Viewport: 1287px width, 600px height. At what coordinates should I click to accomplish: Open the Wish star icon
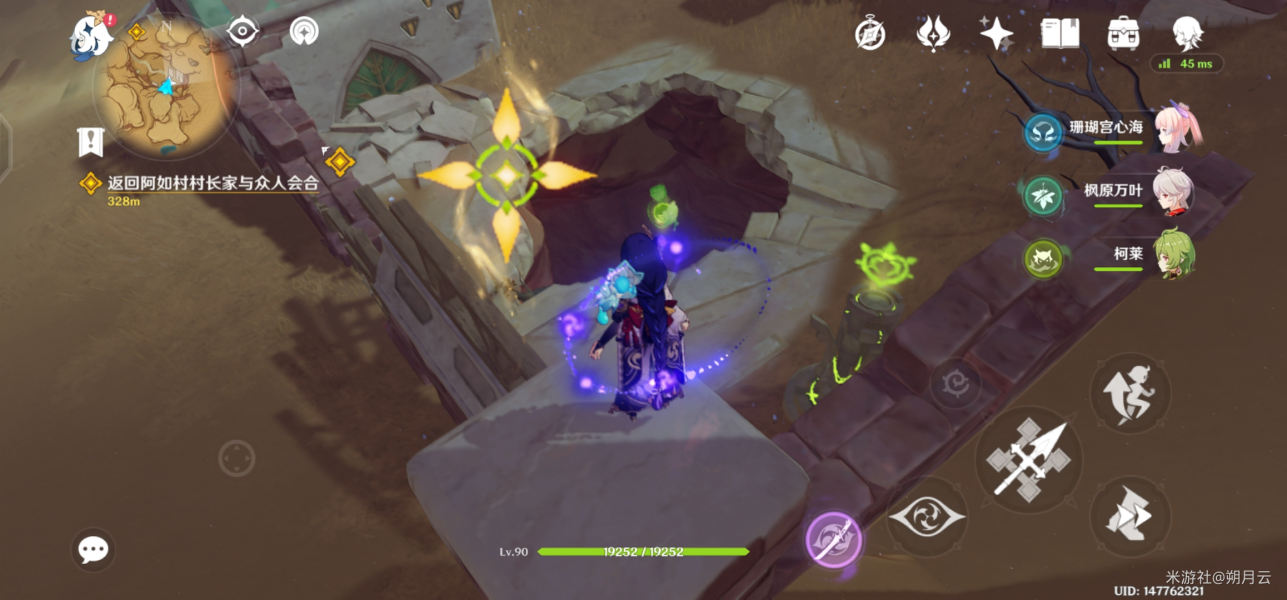(x=996, y=34)
